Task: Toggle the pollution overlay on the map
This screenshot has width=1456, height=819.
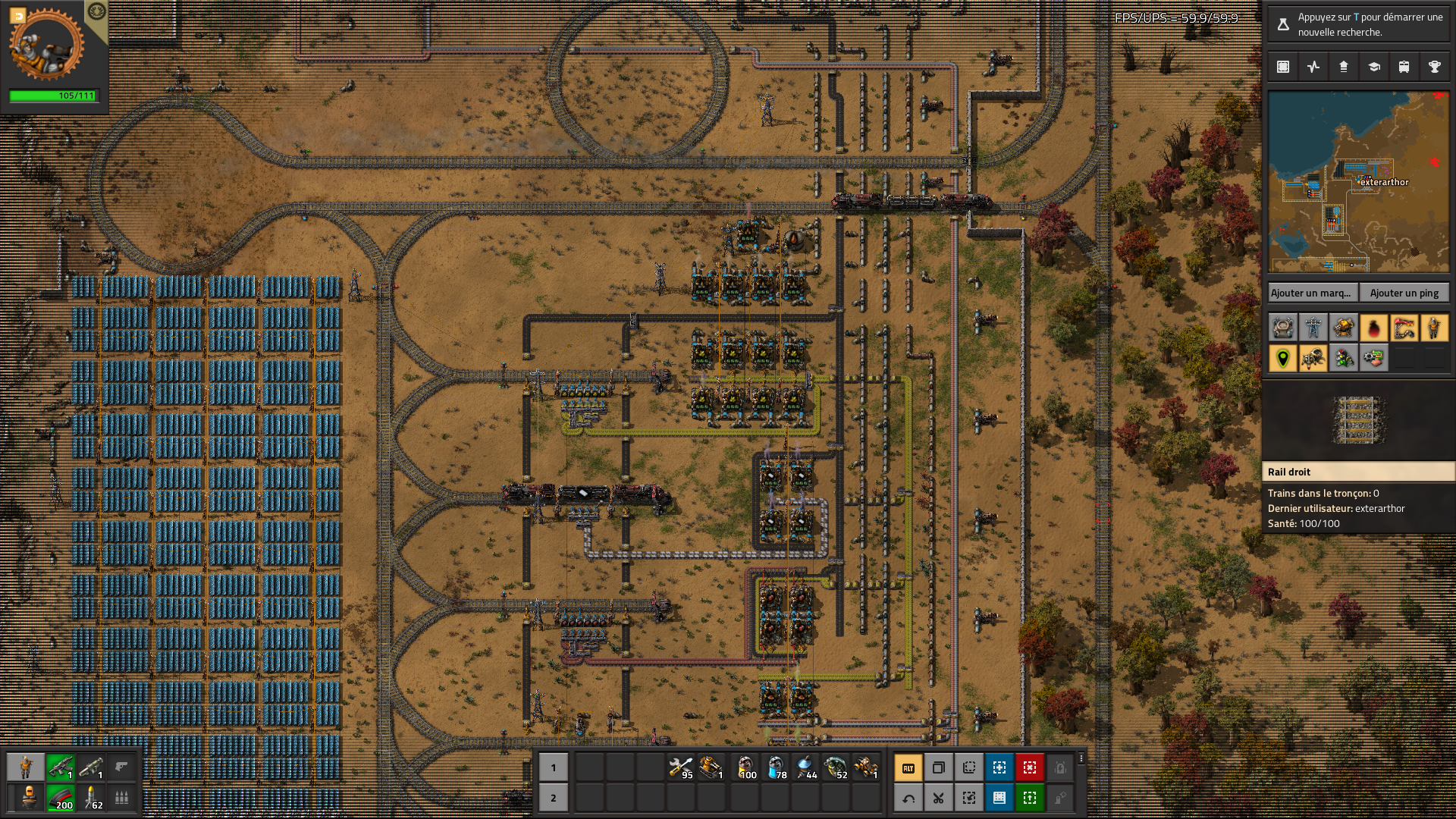Action: [1373, 328]
